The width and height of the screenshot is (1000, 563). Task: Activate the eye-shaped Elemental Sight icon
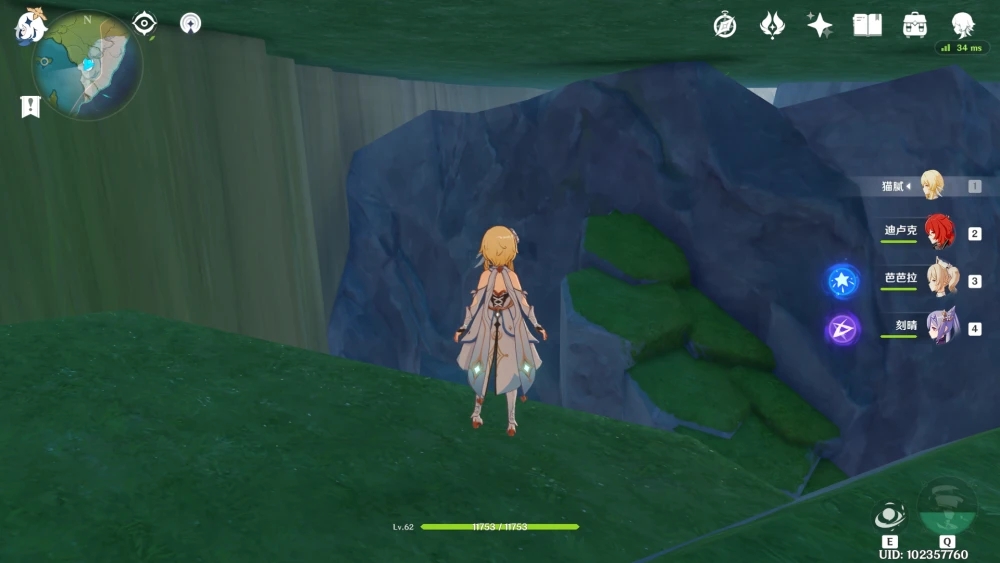point(145,23)
